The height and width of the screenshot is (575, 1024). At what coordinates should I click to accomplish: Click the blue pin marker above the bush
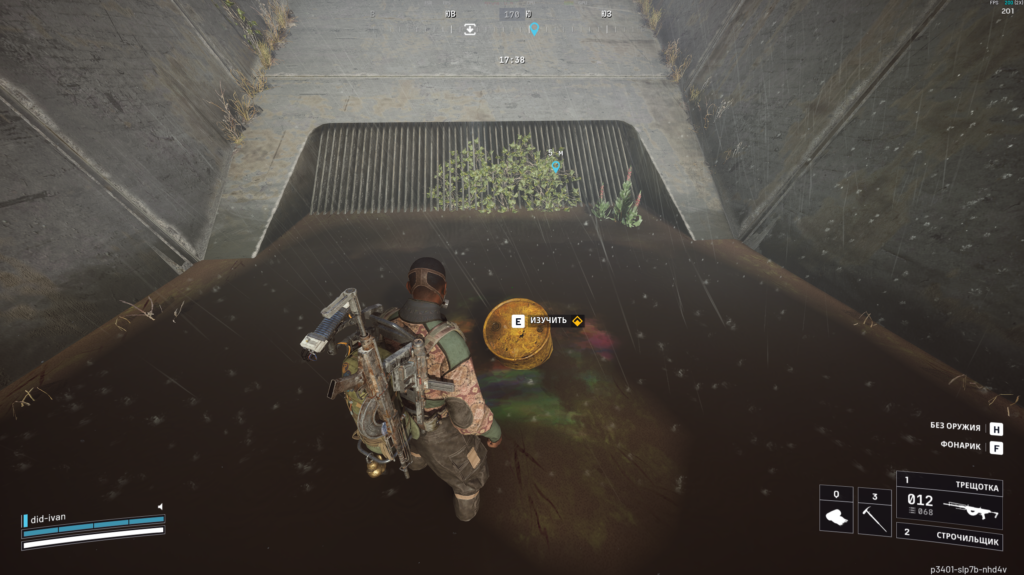coord(556,166)
